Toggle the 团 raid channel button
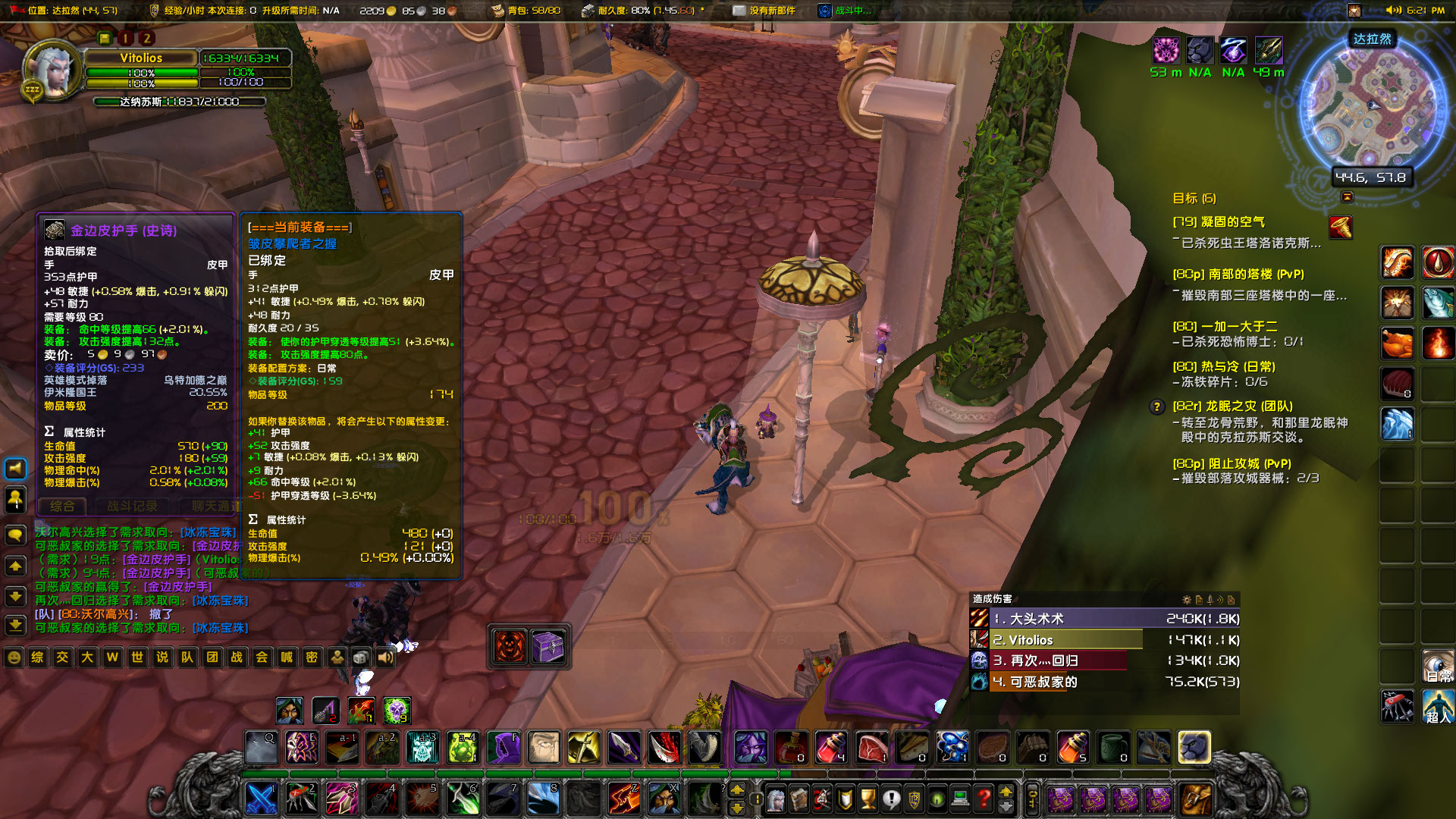The width and height of the screenshot is (1456, 819). coord(212,657)
